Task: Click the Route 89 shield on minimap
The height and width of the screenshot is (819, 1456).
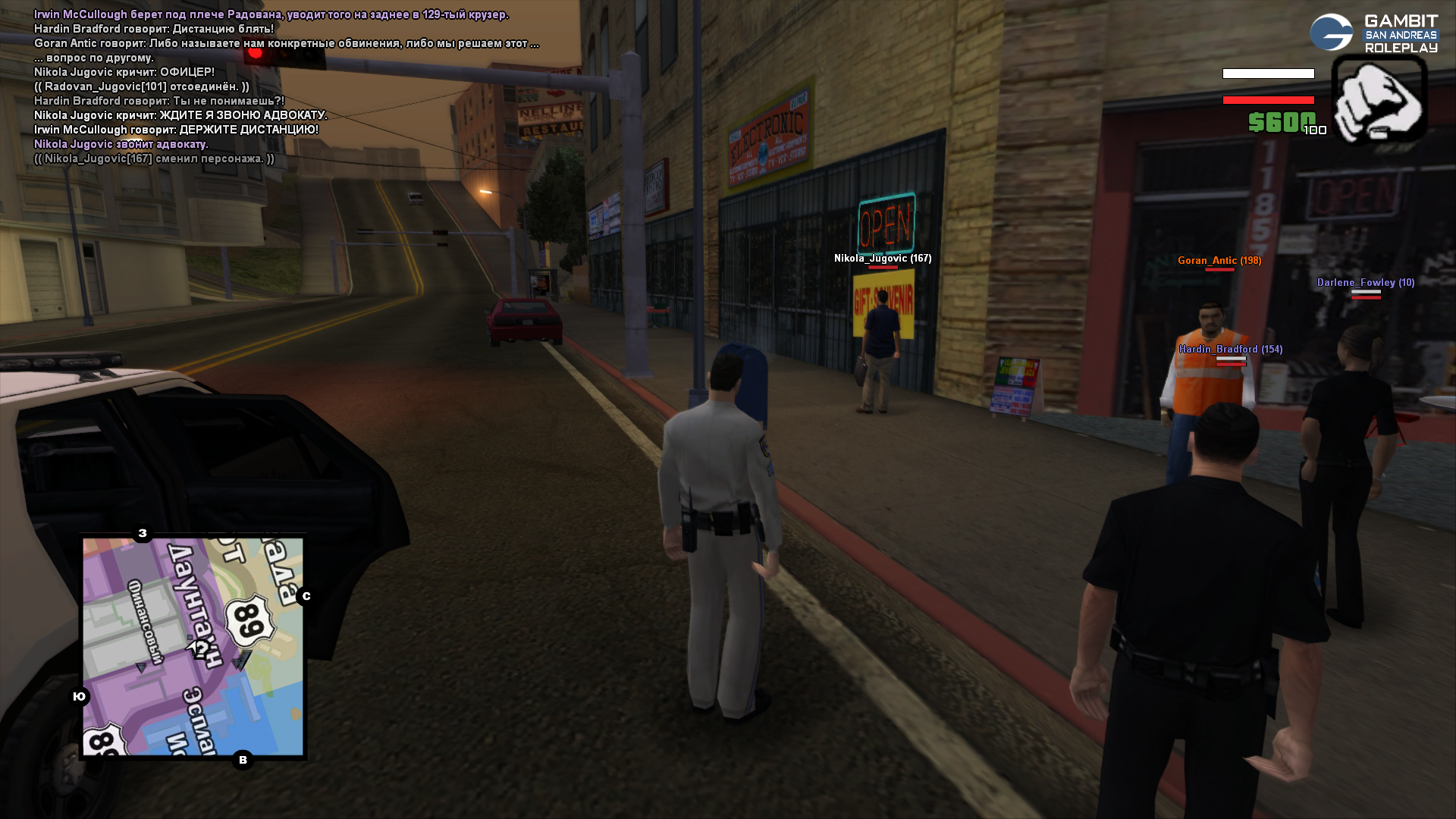Action: point(249,620)
